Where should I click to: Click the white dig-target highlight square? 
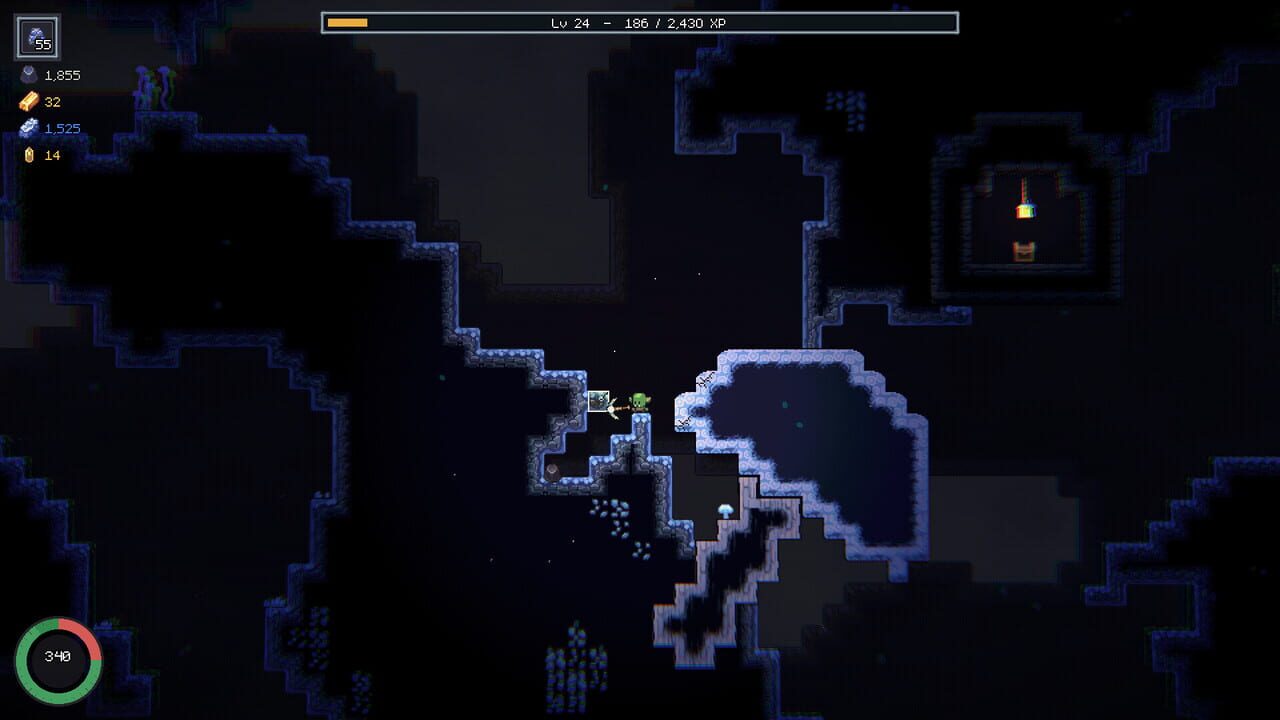tap(600, 399)
